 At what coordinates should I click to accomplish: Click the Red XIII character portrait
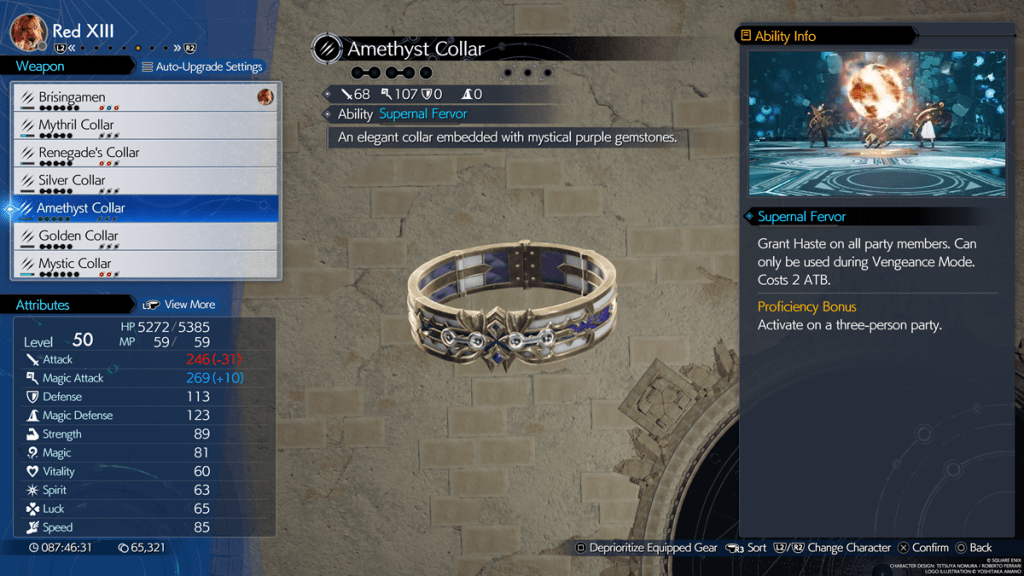pyautogui.click(x=29, y=31)
